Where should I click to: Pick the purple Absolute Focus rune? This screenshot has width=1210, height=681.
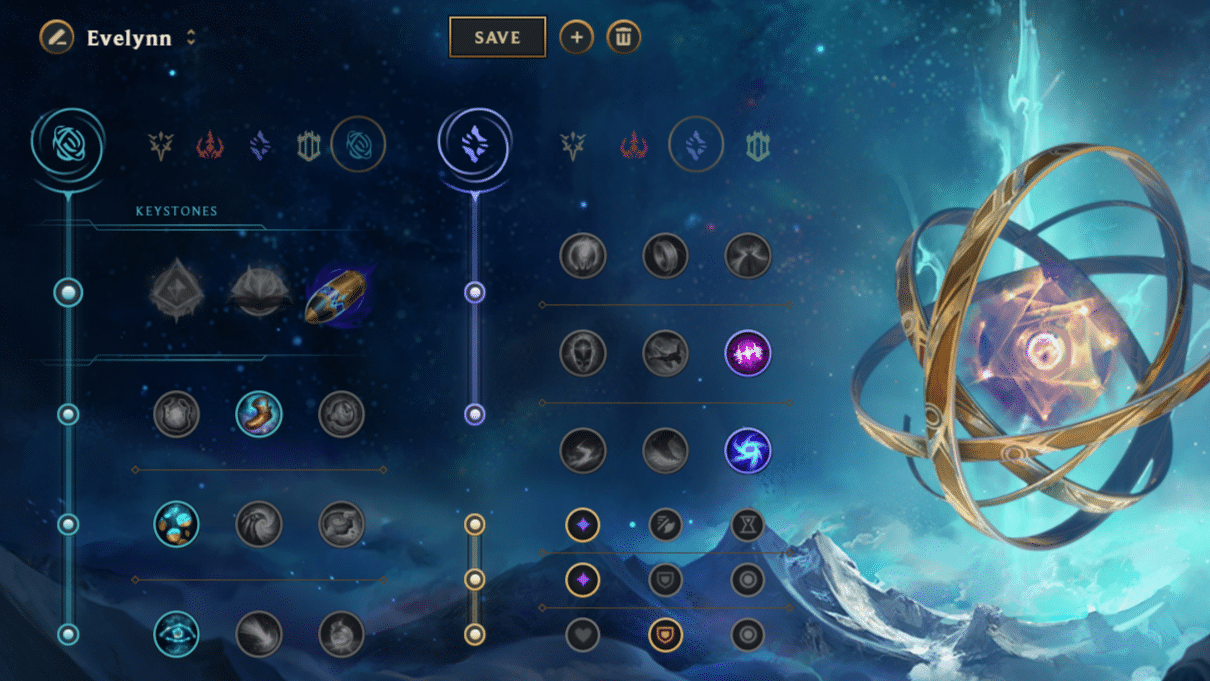pos(747,353)
